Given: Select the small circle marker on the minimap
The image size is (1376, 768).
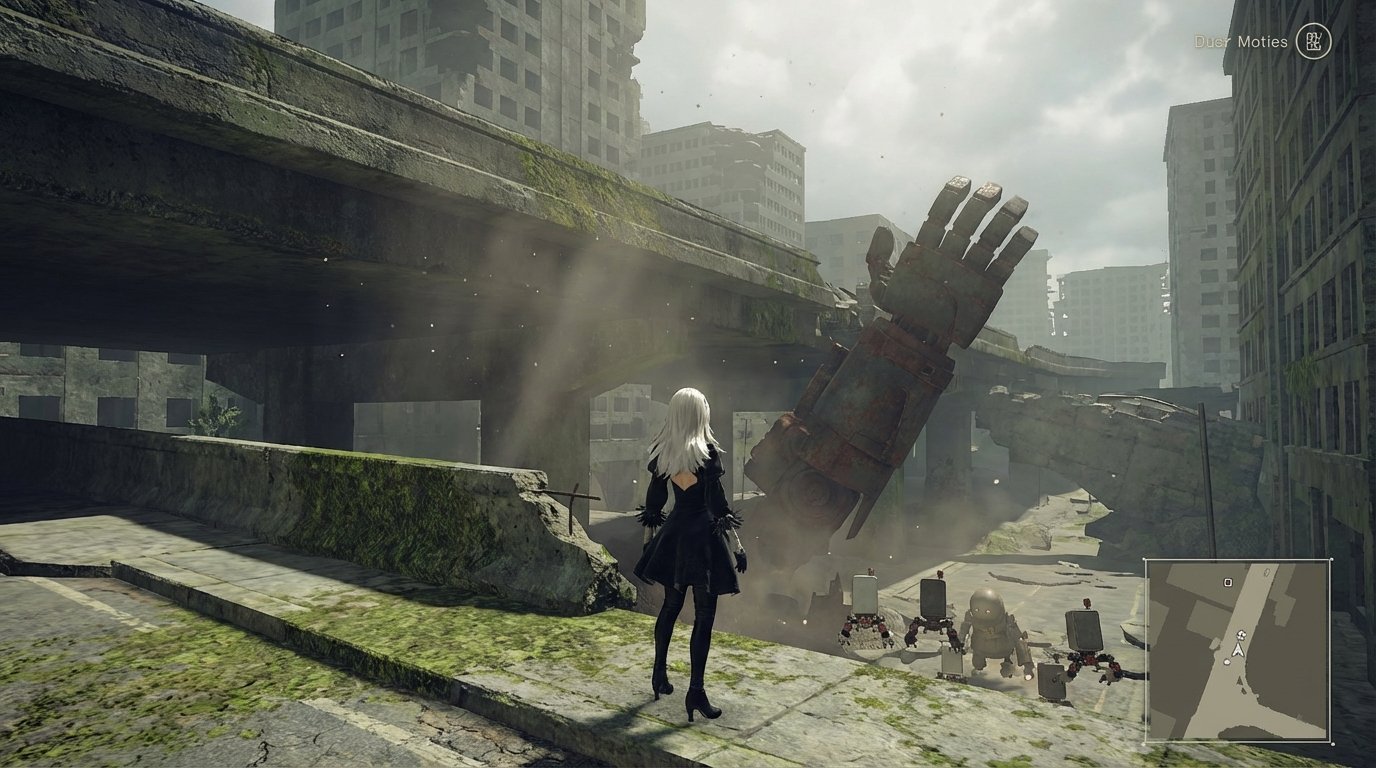Looking at the screenshot, I should tap(1227, 662).
